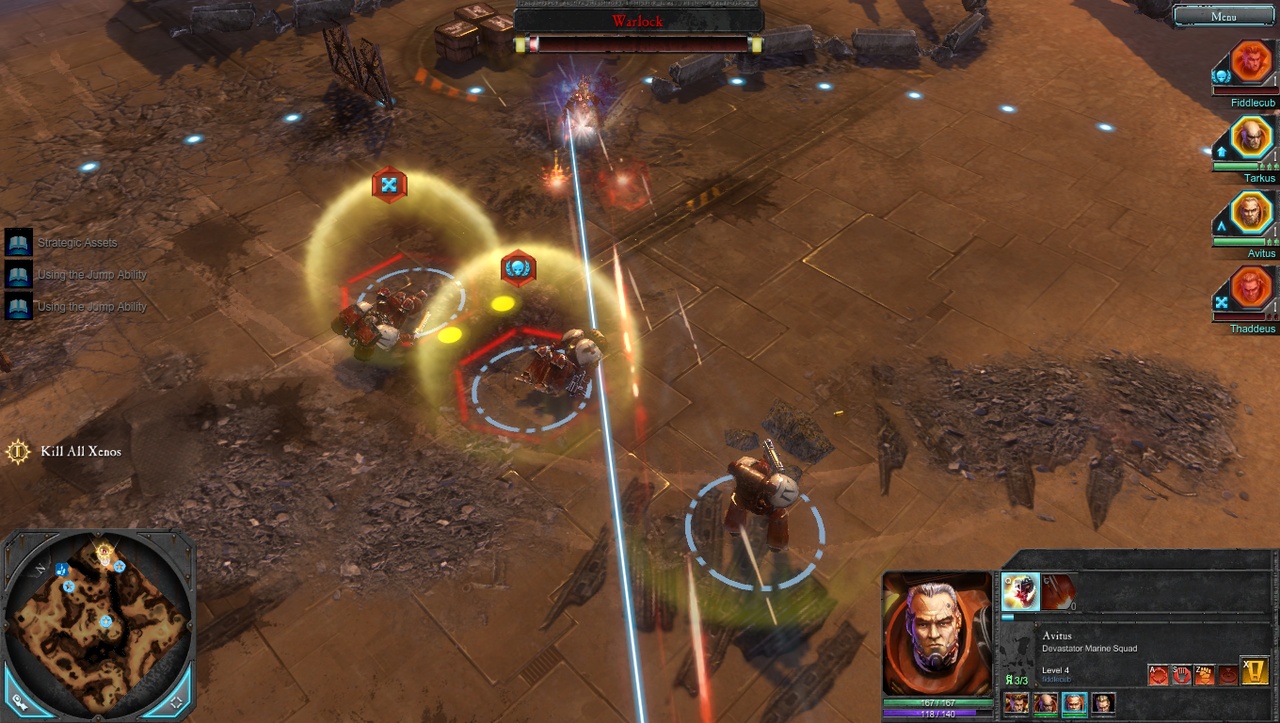This screenshot has height=723, width=1280.
Task: Select the Tarkus squad portrait
Action: 1251,138
